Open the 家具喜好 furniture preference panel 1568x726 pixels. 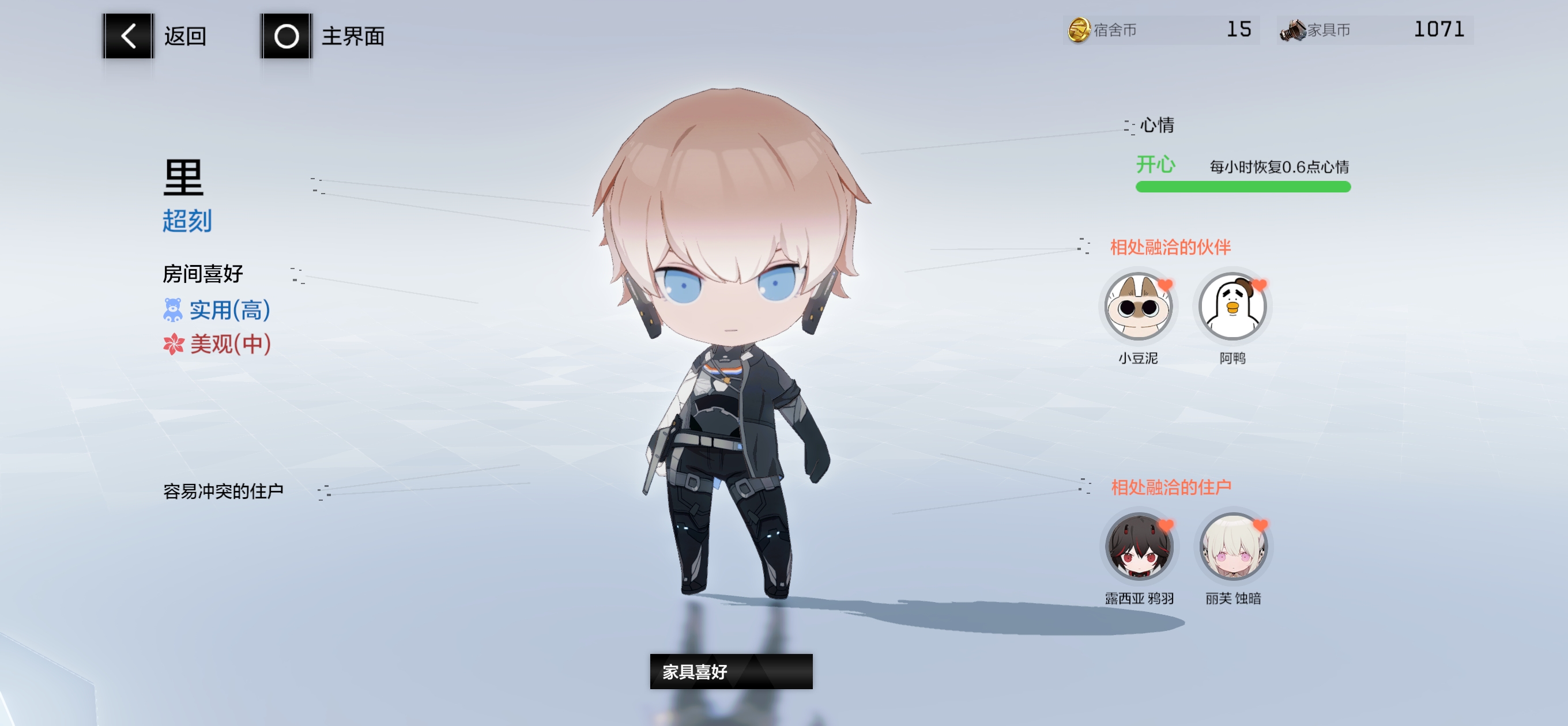click(x=730, y=671)
